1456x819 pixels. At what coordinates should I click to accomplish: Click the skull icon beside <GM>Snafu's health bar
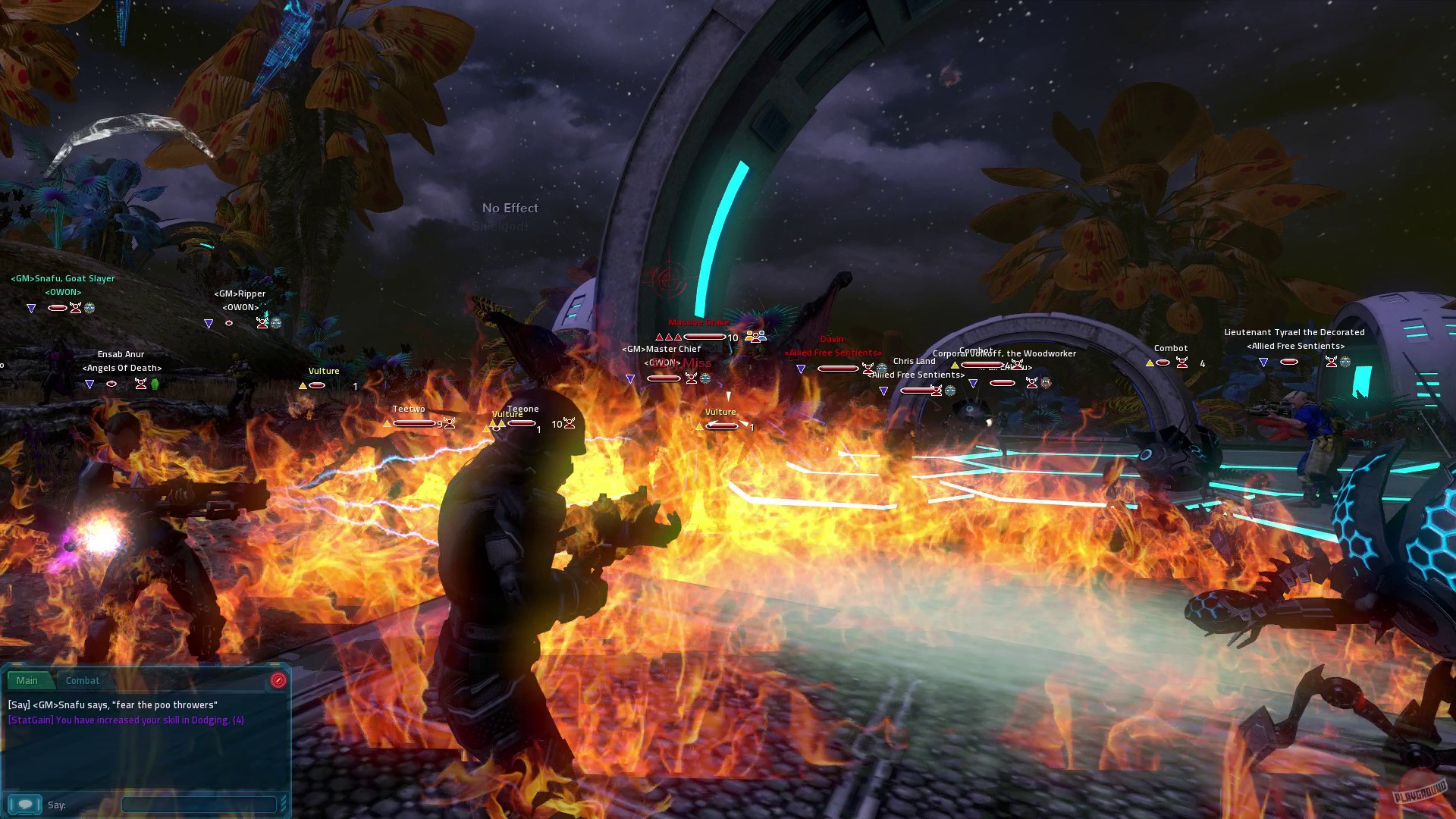pos(76,308)
